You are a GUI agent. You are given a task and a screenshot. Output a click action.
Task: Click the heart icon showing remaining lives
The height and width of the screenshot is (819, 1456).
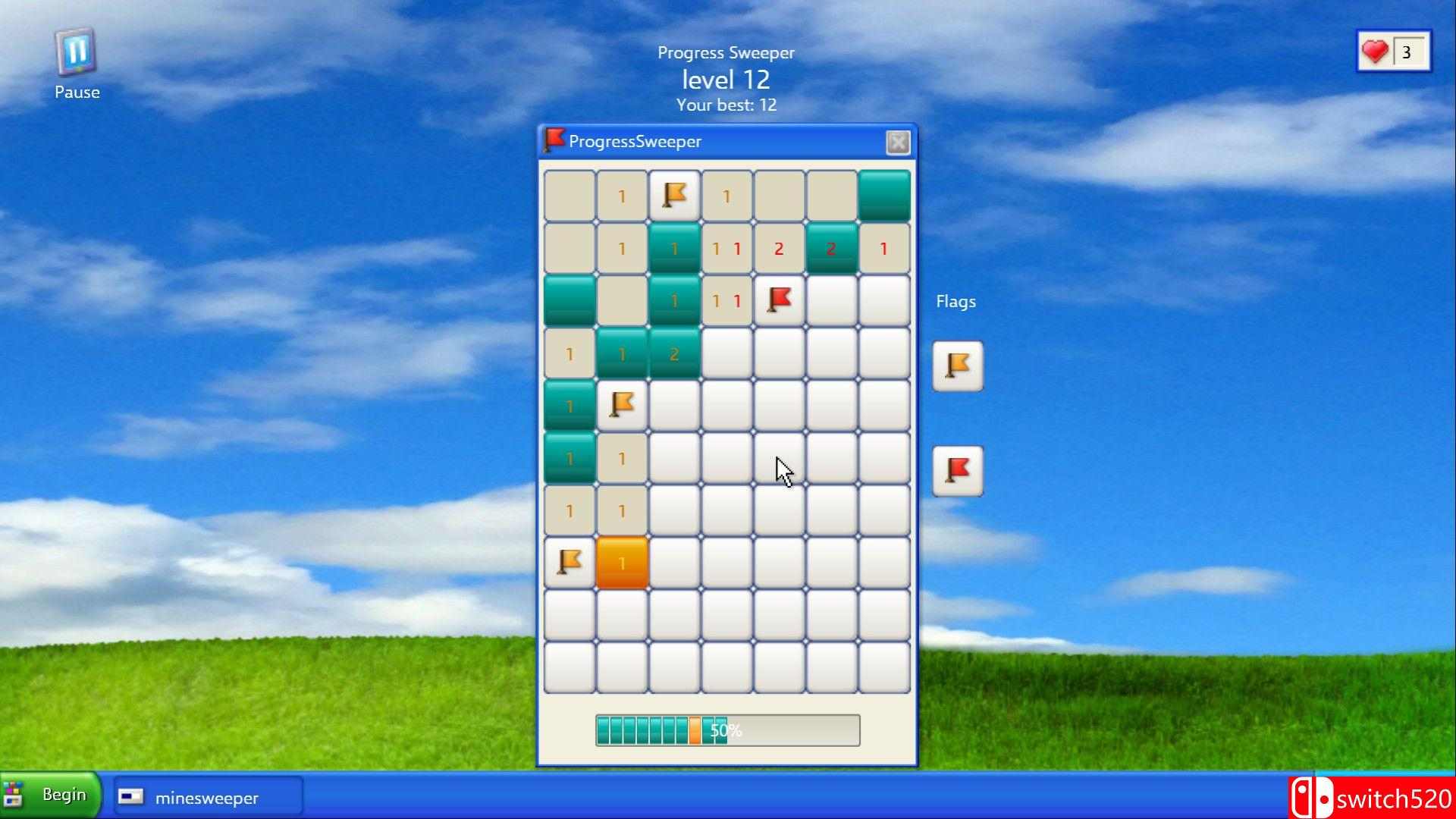pos(1376,51)
